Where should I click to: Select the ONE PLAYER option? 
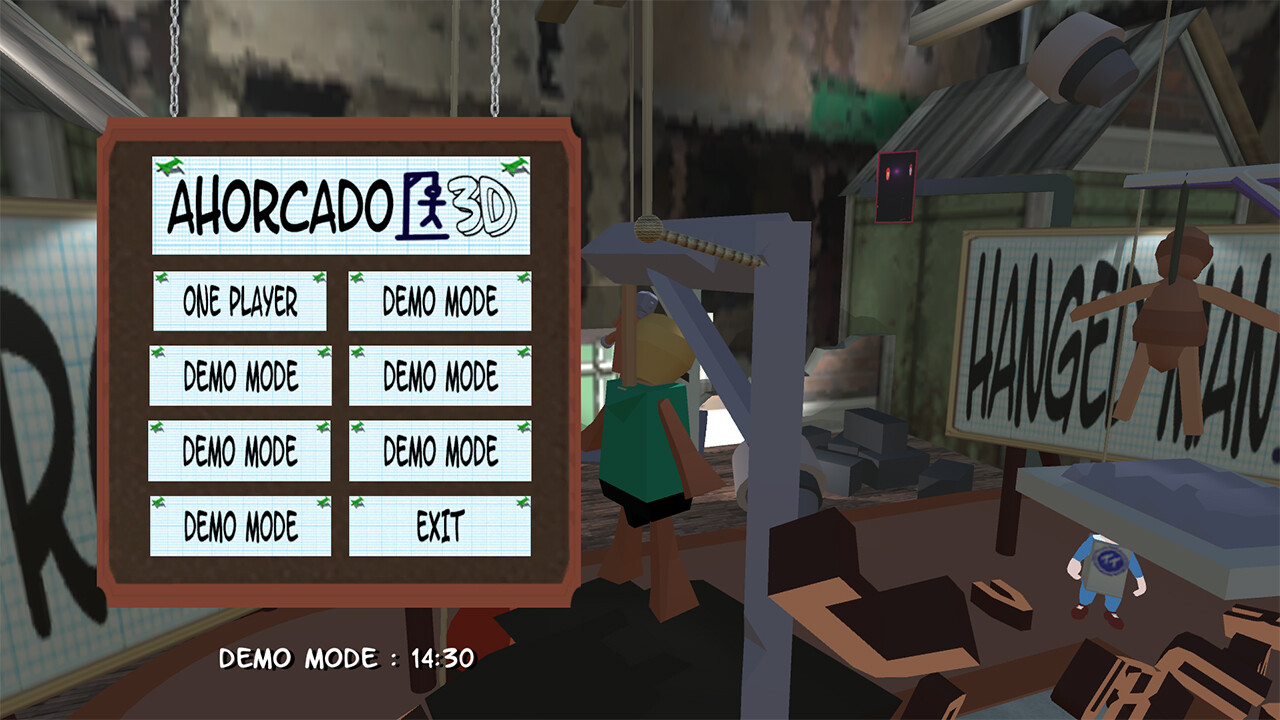[x=240, y=301]
